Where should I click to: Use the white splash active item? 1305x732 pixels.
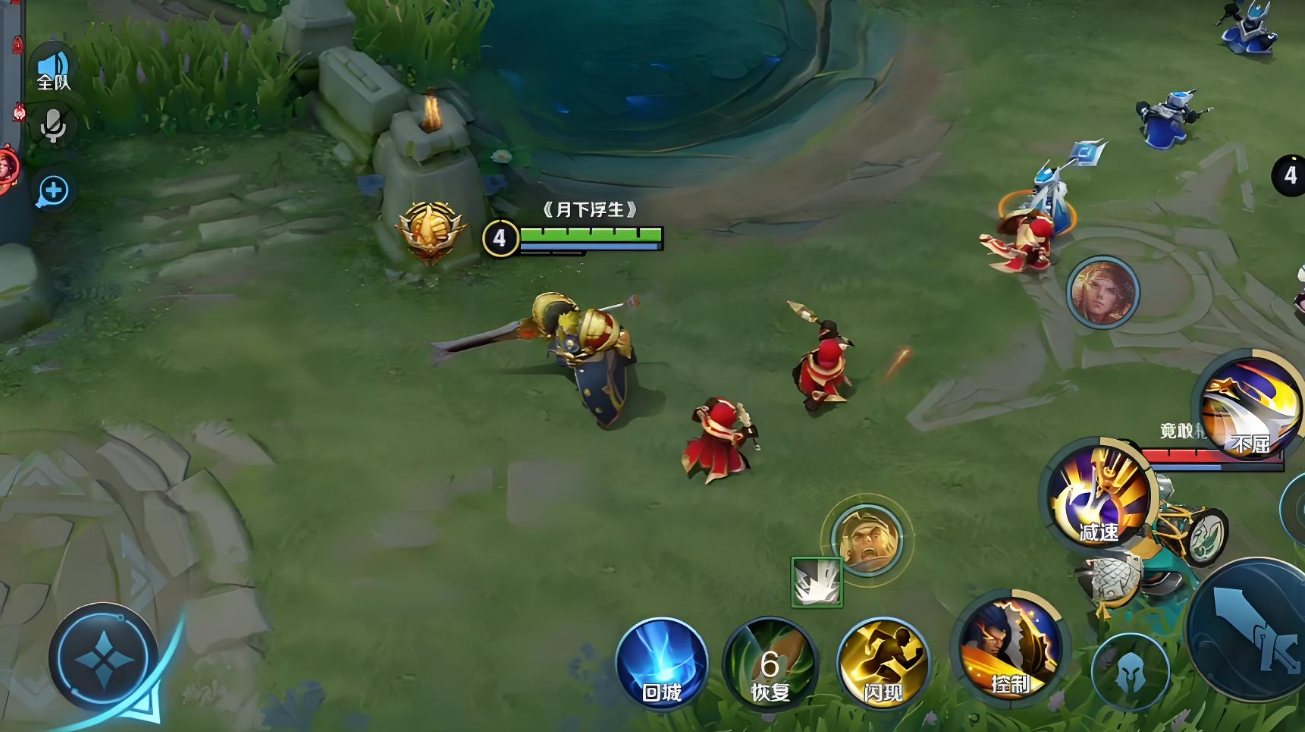coord(817,583)
